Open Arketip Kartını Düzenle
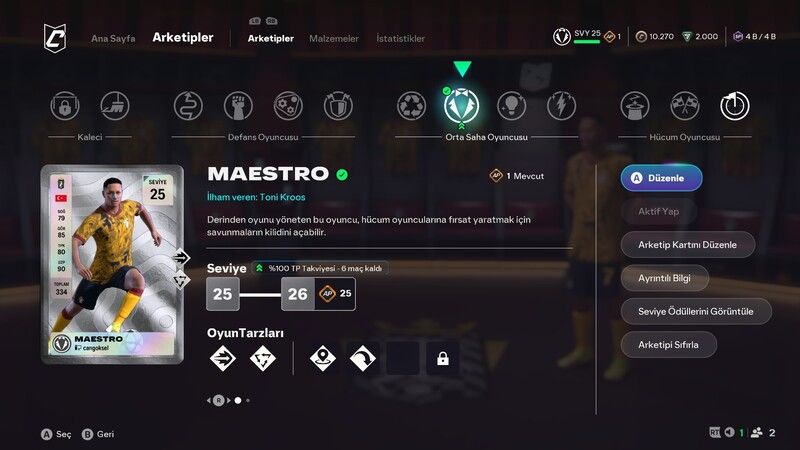800x450 pixels. tap(688, 244)
